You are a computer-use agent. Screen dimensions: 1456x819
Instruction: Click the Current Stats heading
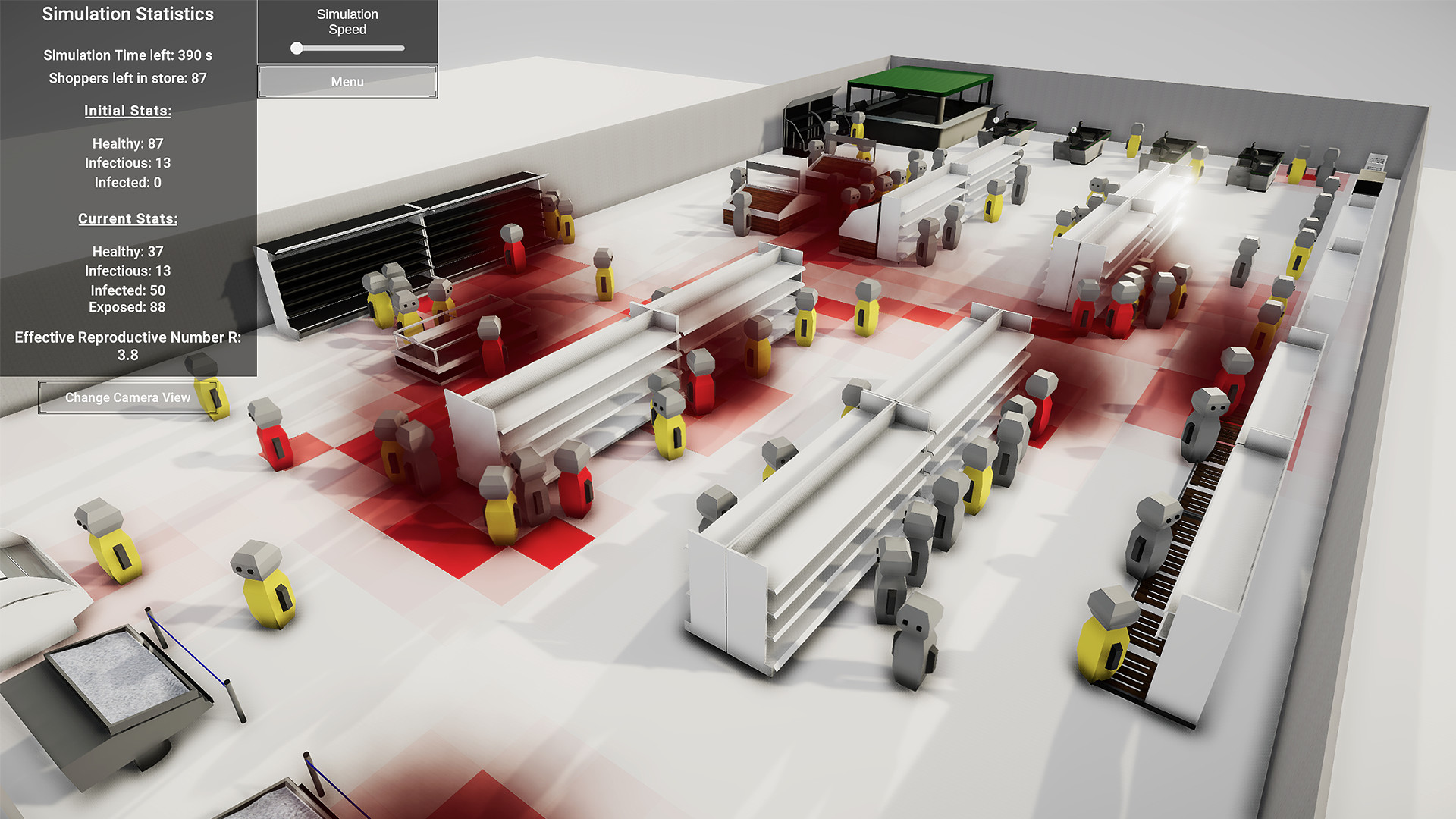[127, 218]
